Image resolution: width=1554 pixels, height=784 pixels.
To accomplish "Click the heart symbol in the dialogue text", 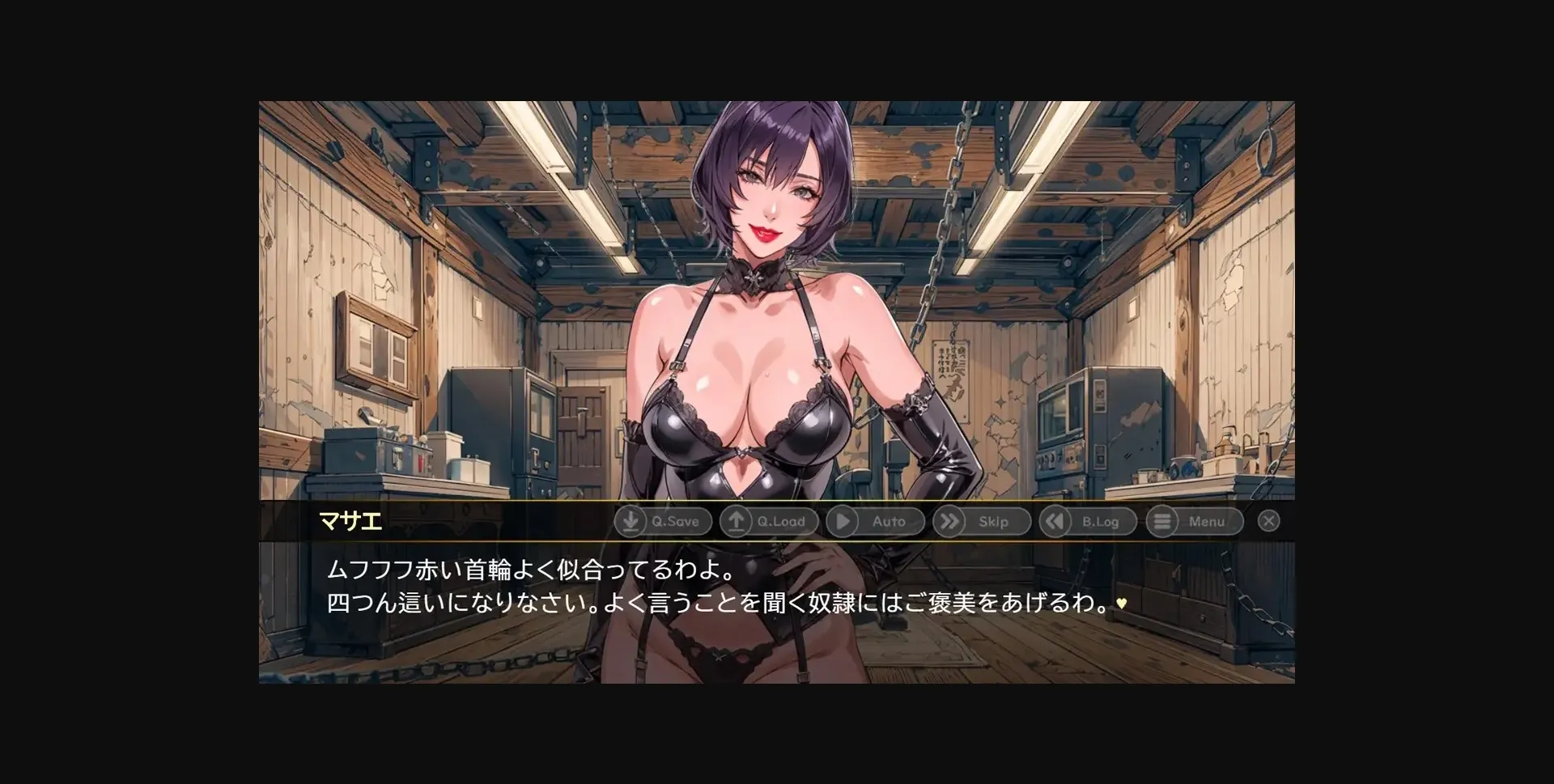I will click(1121, 604).
